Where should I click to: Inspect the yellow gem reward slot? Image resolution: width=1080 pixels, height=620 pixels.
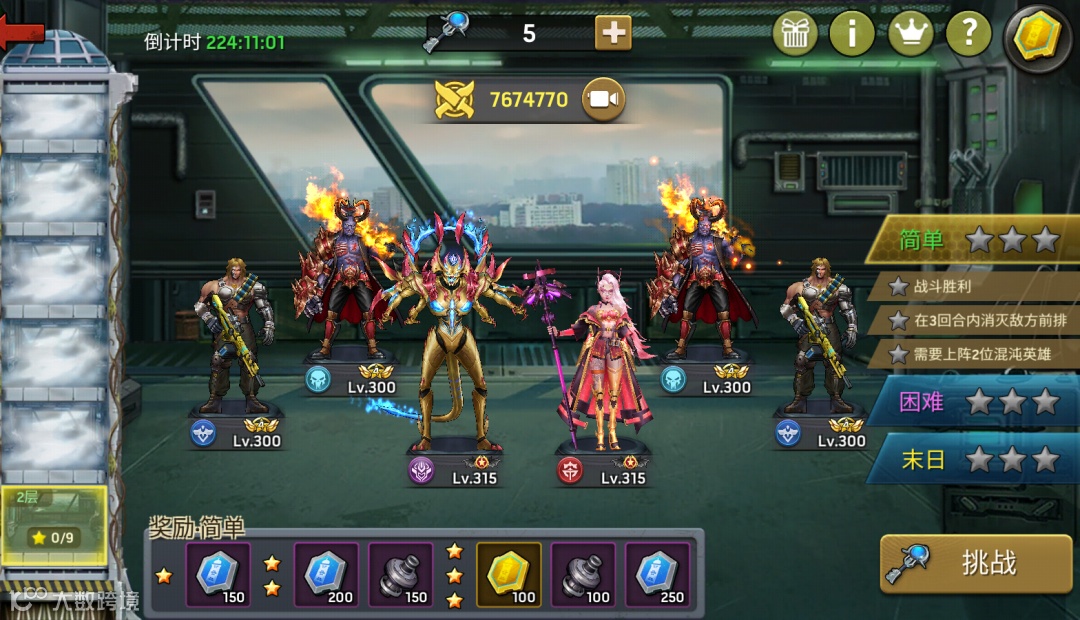tap(508, 574)
